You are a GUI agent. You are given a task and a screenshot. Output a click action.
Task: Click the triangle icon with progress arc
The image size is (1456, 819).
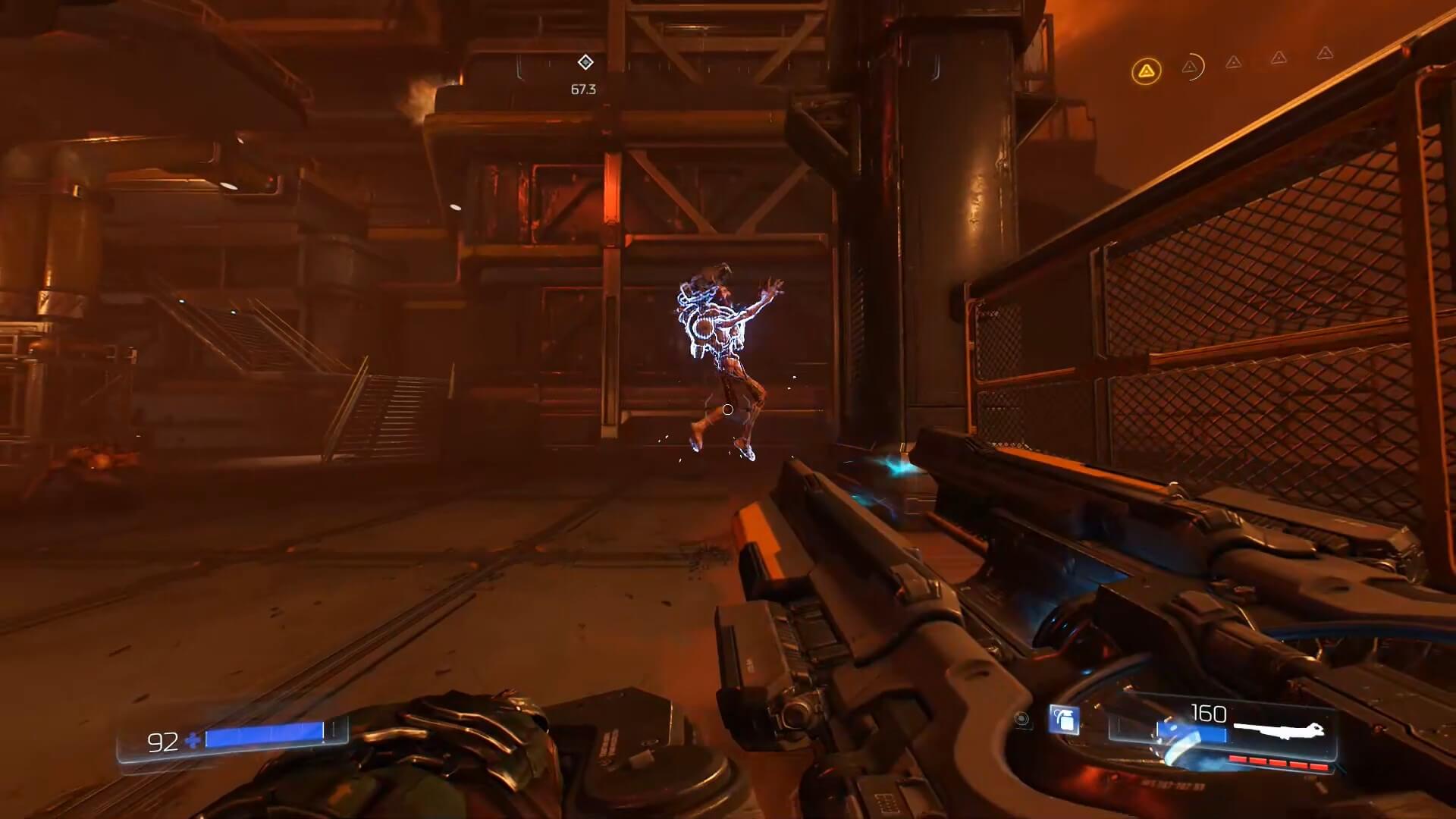coord(1190,67)
